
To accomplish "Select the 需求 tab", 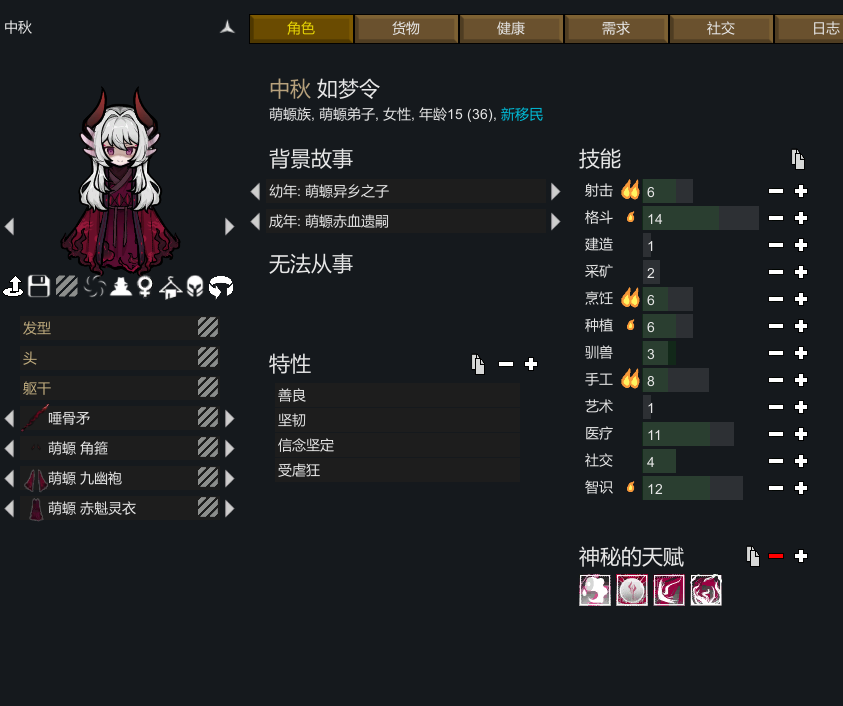I will pyautogui.click(x=616, y=29).
